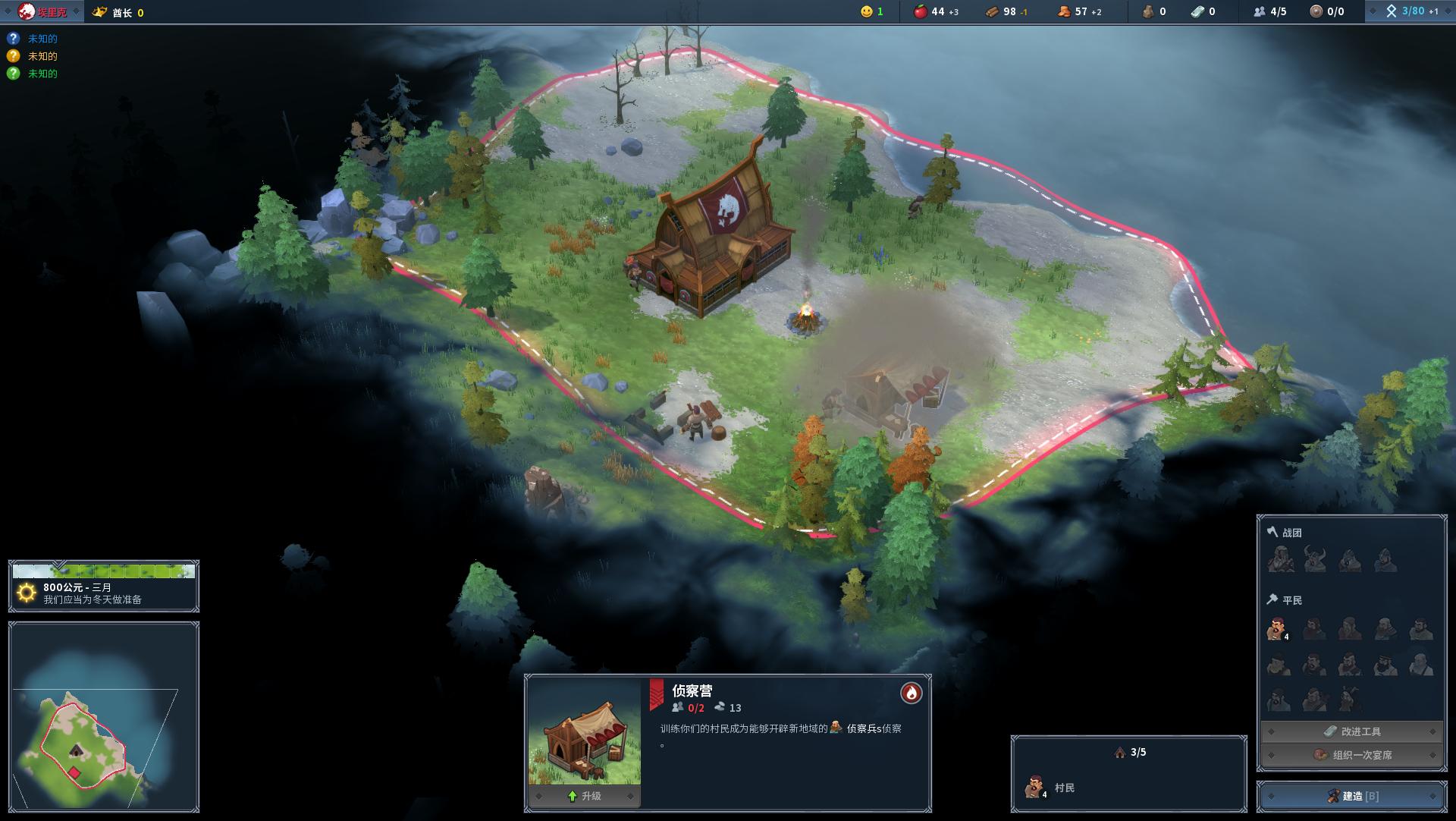The width and height of the screenshot is (1456, 821).
Task: Click the apple food resource icon
Action: [919, 12]
